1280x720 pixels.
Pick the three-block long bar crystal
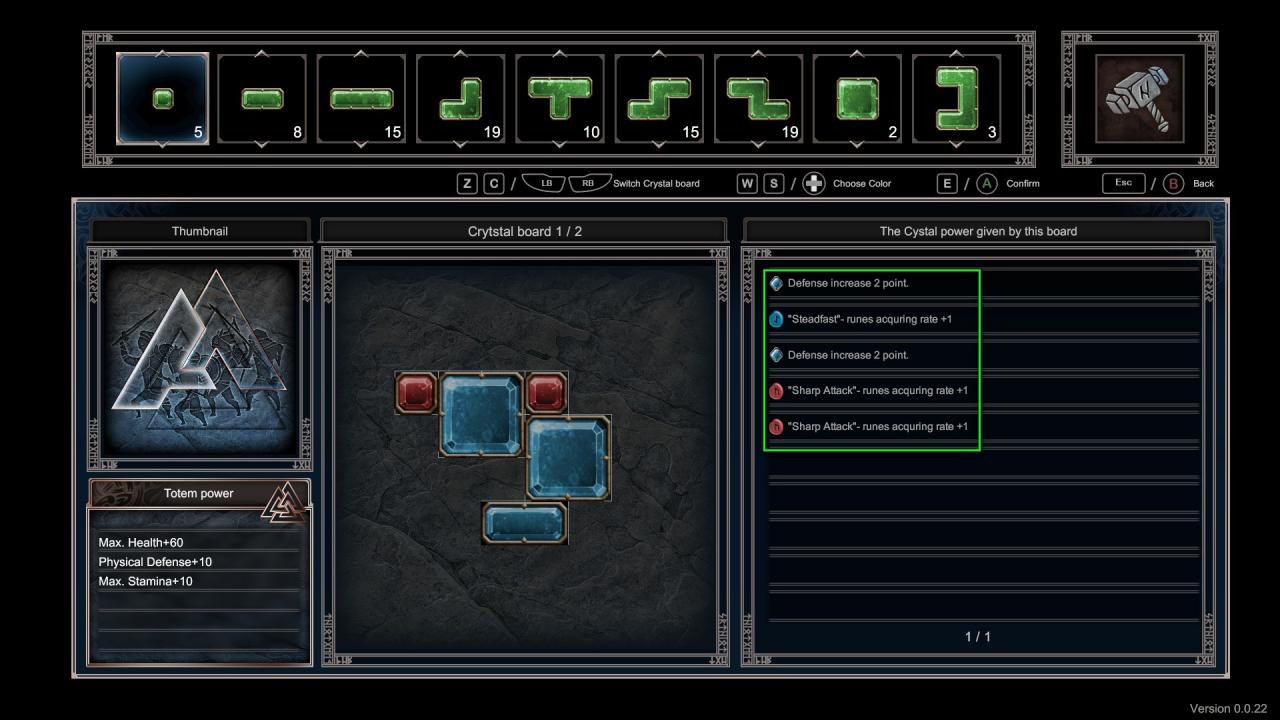(361, 98)
